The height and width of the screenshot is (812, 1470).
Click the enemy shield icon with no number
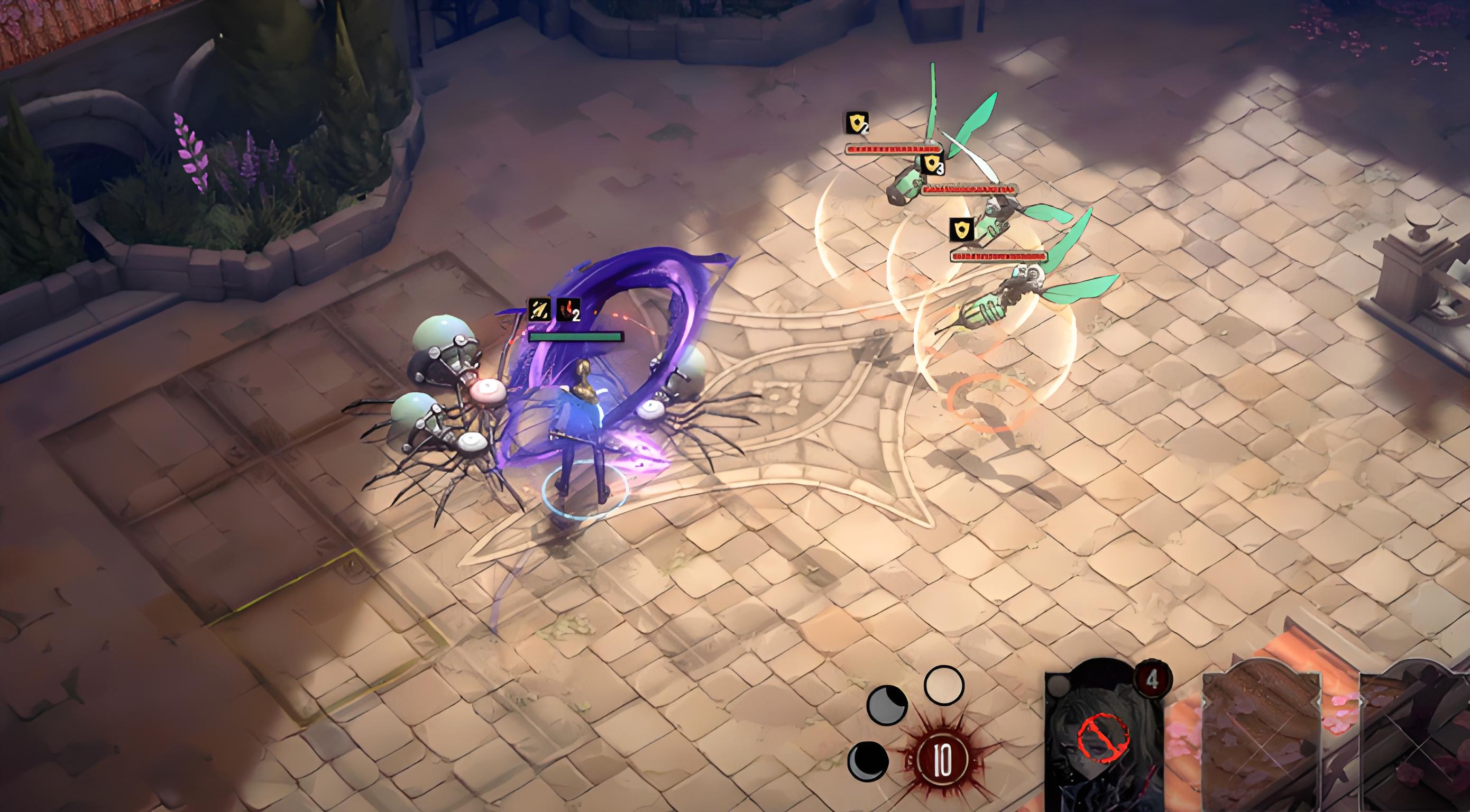pyautogui.click(x=962, y=229)
